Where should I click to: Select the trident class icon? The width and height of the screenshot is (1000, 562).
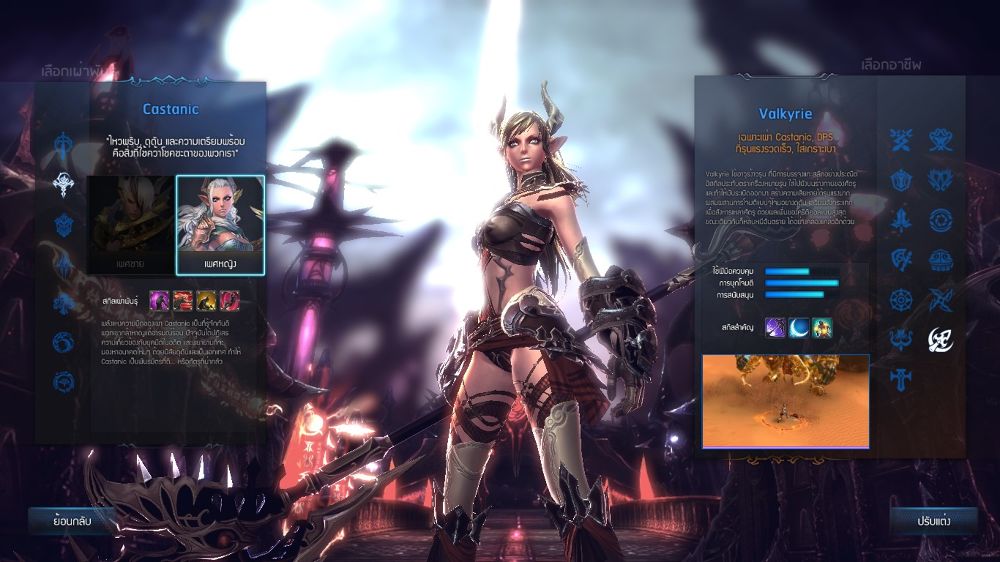[x=902, y=339]
